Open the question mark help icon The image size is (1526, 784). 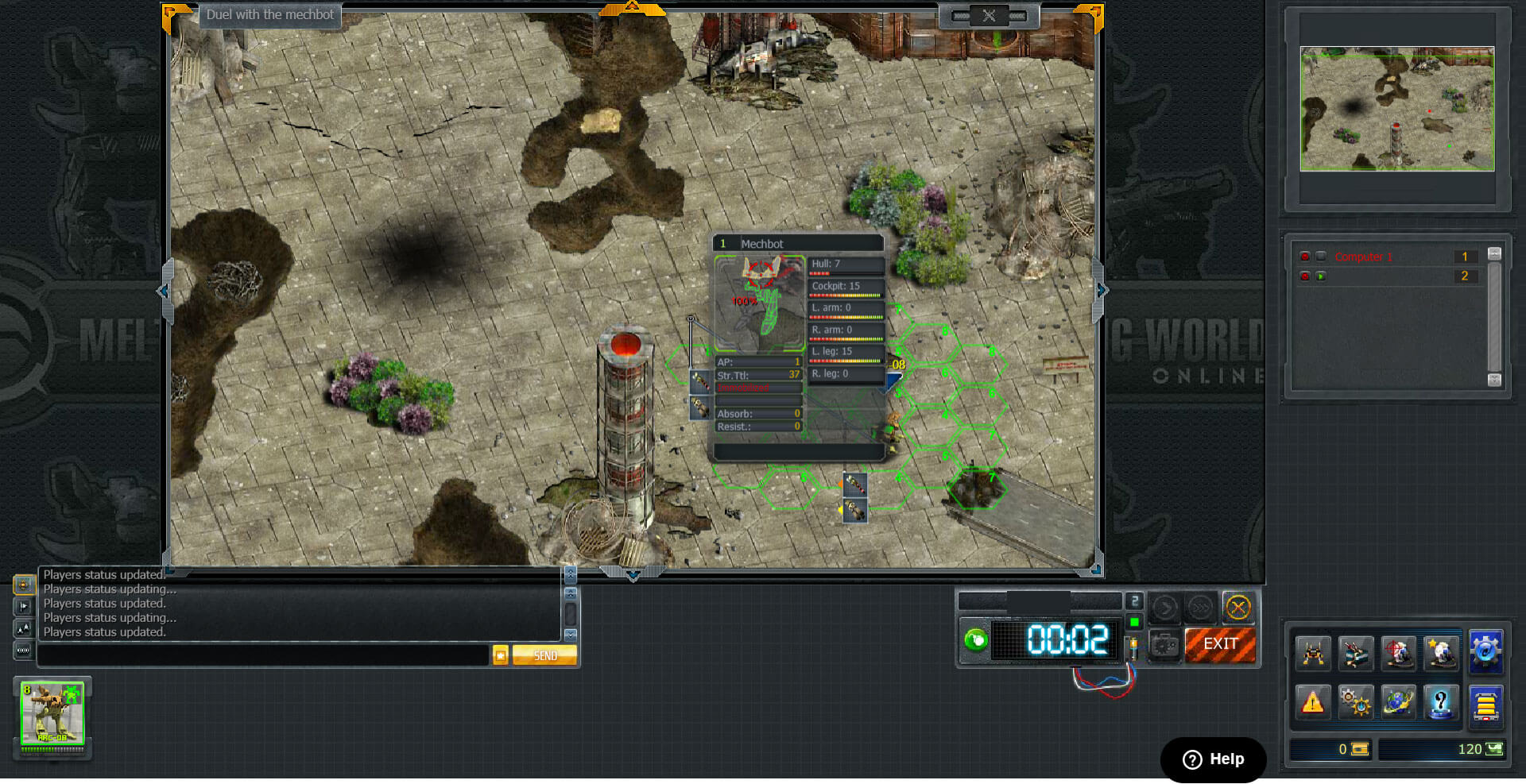pyautogui.click(x=1440, y=702)
